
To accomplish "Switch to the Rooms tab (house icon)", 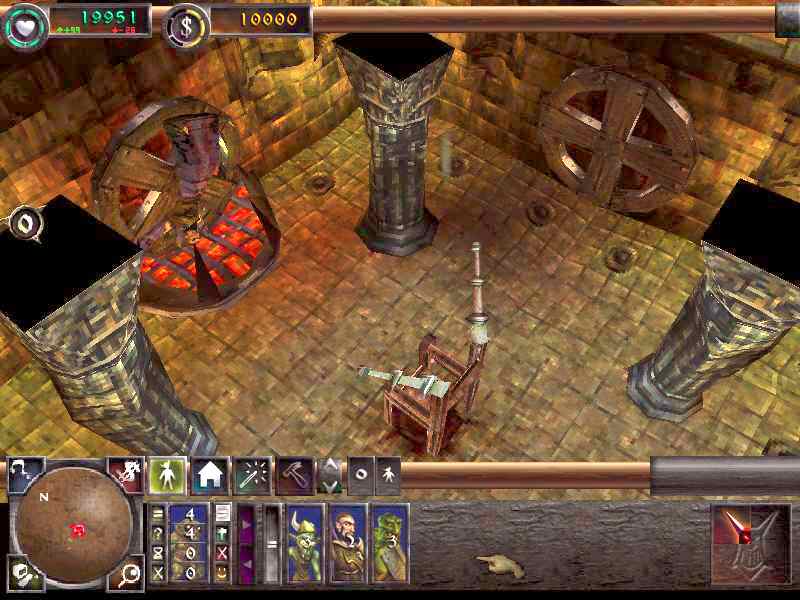I will (x=210, y=475).
